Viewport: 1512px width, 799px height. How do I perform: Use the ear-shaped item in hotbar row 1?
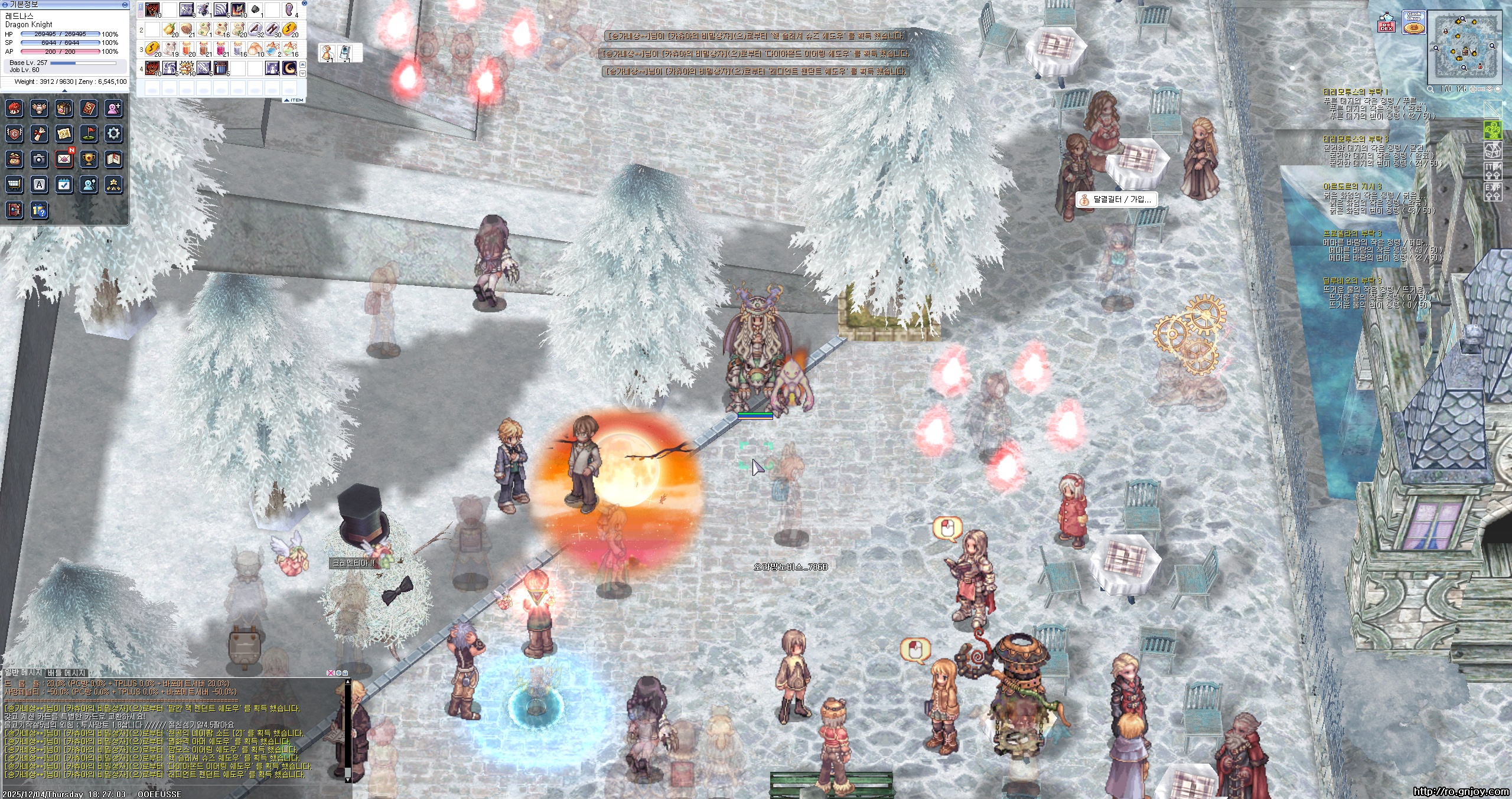(x=289, y=9)
